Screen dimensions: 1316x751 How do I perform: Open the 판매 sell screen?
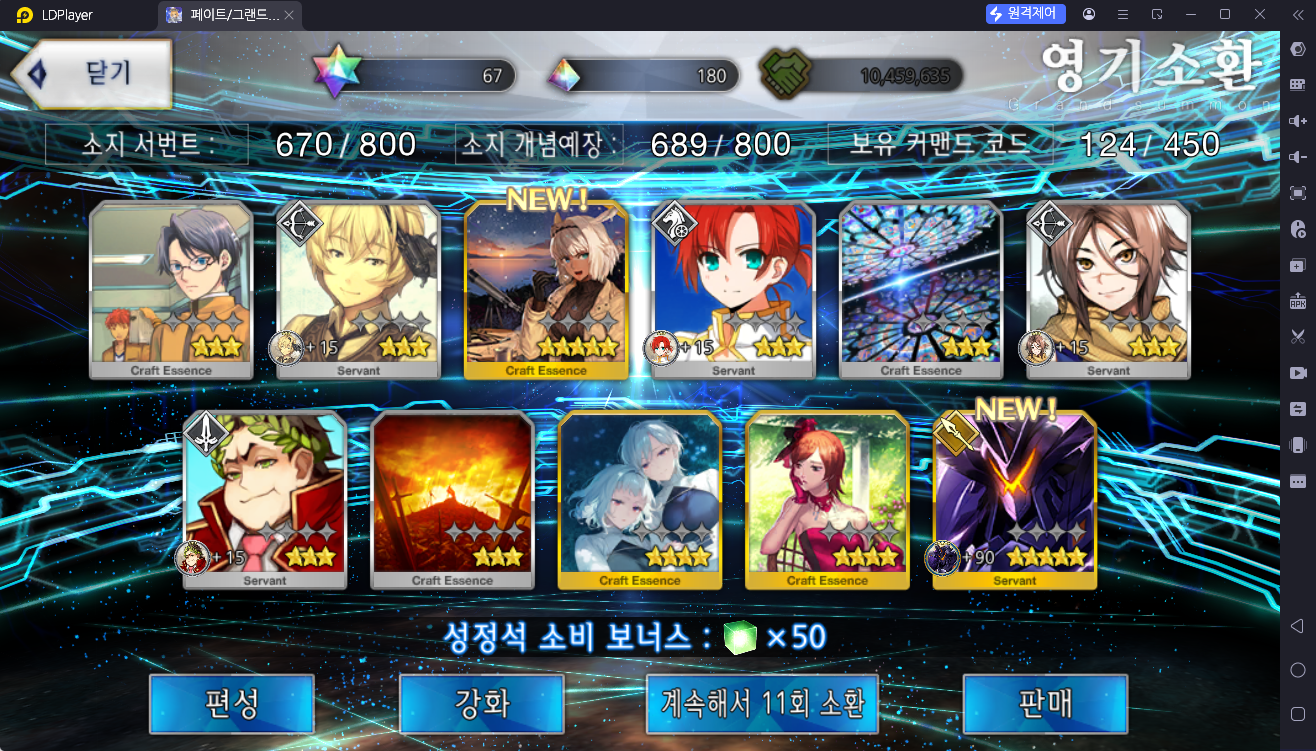pos(1045,703)
